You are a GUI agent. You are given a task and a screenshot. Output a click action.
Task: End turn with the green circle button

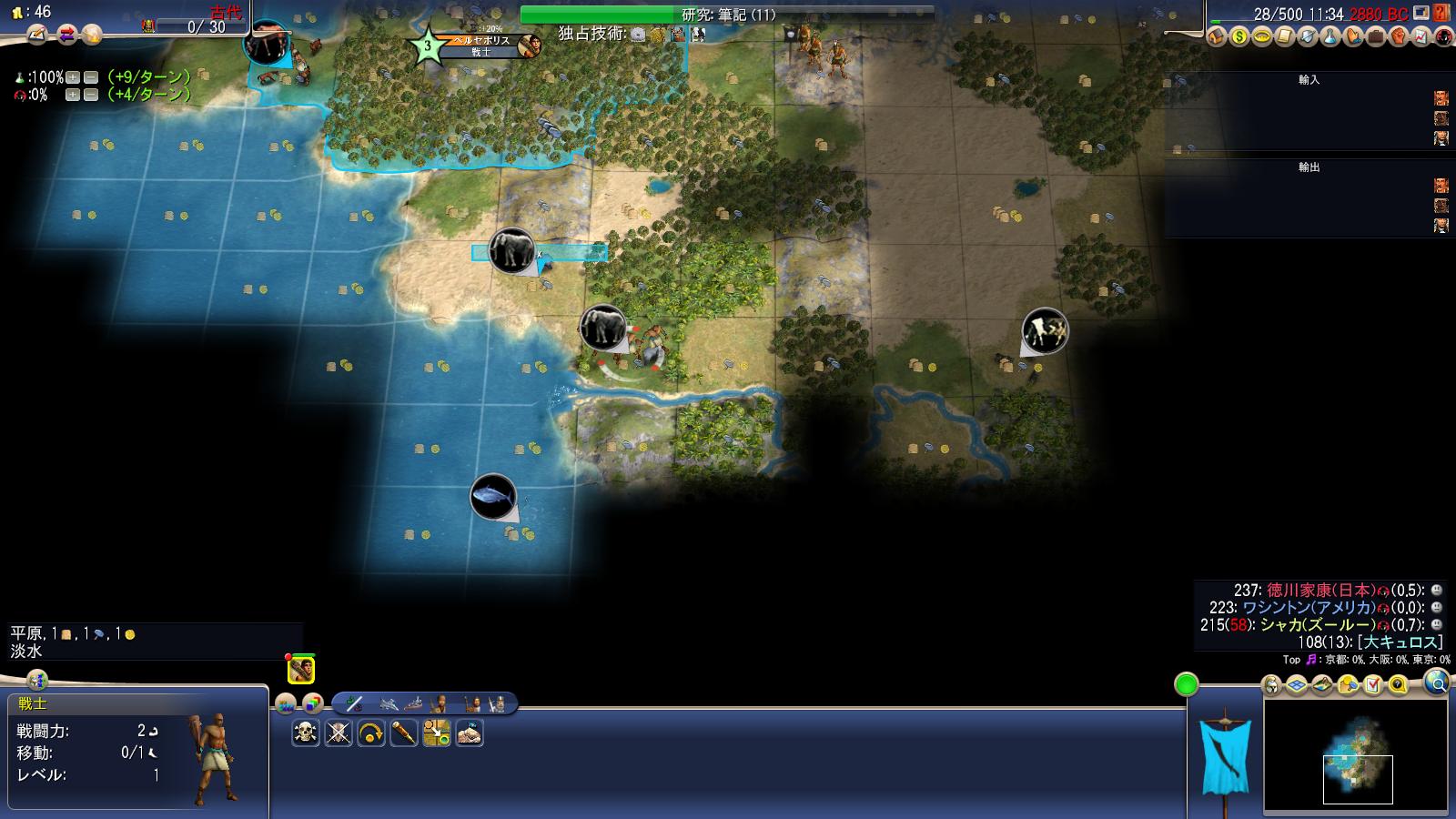pos(1186,684)
